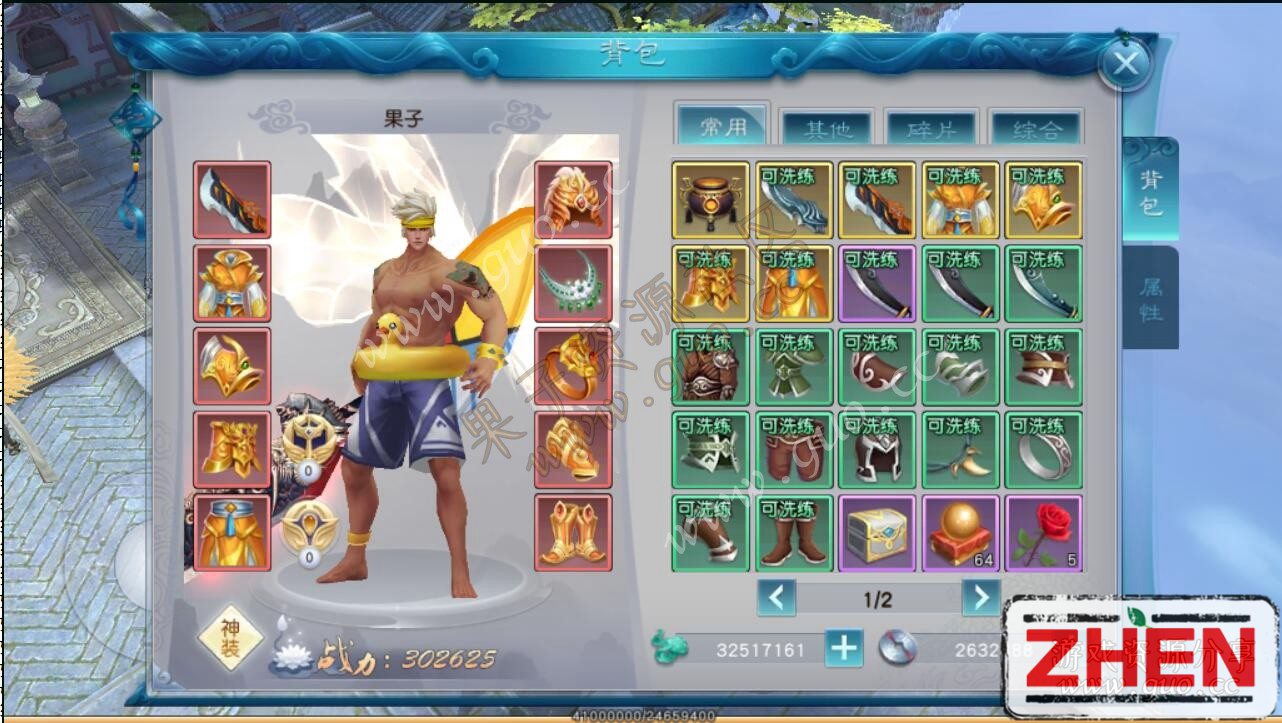
Task: Inspect the equipped golden ring slot
Action: click(574, 366)
